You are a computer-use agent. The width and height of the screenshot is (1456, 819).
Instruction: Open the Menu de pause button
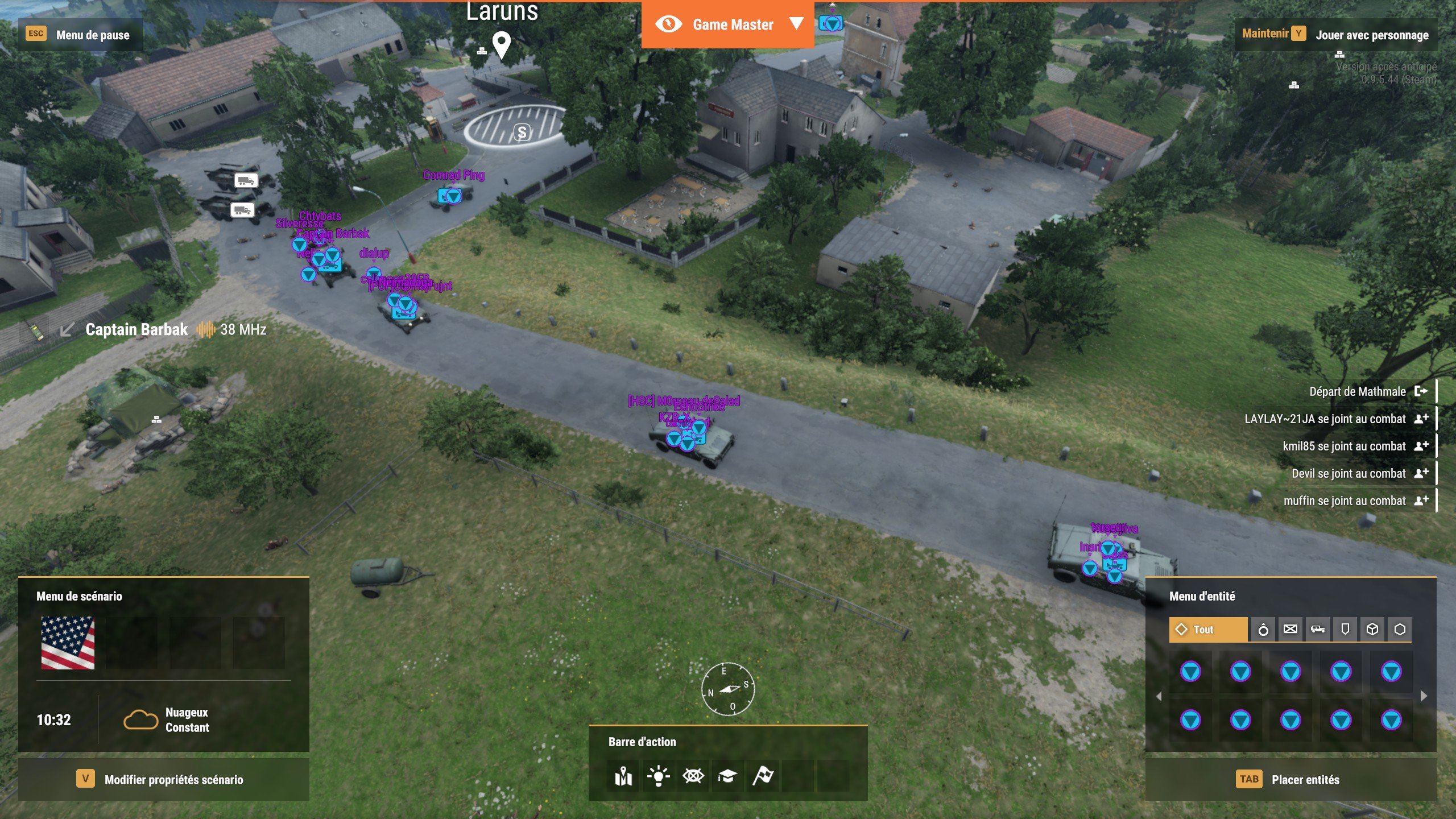(80, 35)
